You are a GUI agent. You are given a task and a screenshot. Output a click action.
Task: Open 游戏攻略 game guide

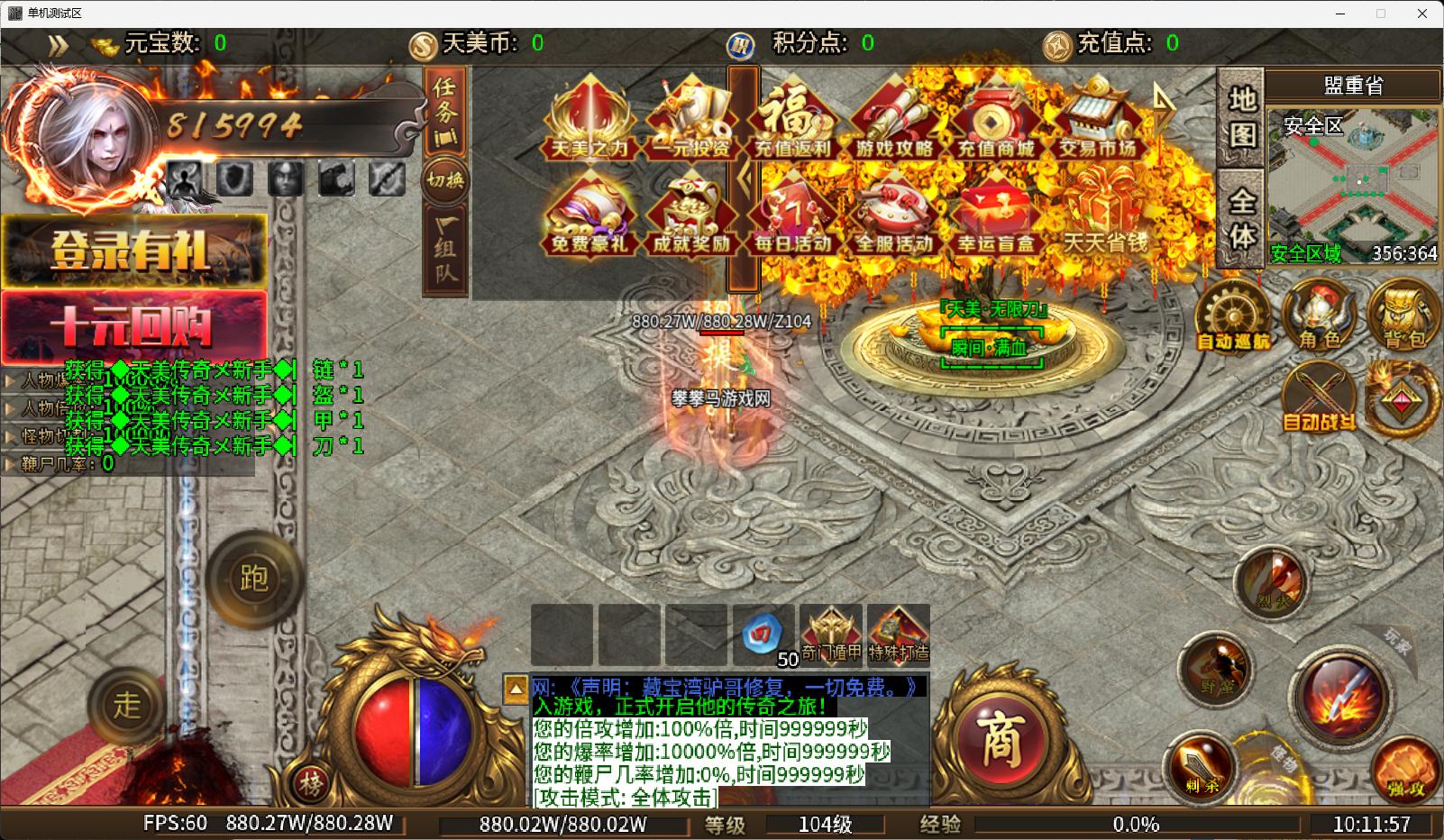(894, 123)
